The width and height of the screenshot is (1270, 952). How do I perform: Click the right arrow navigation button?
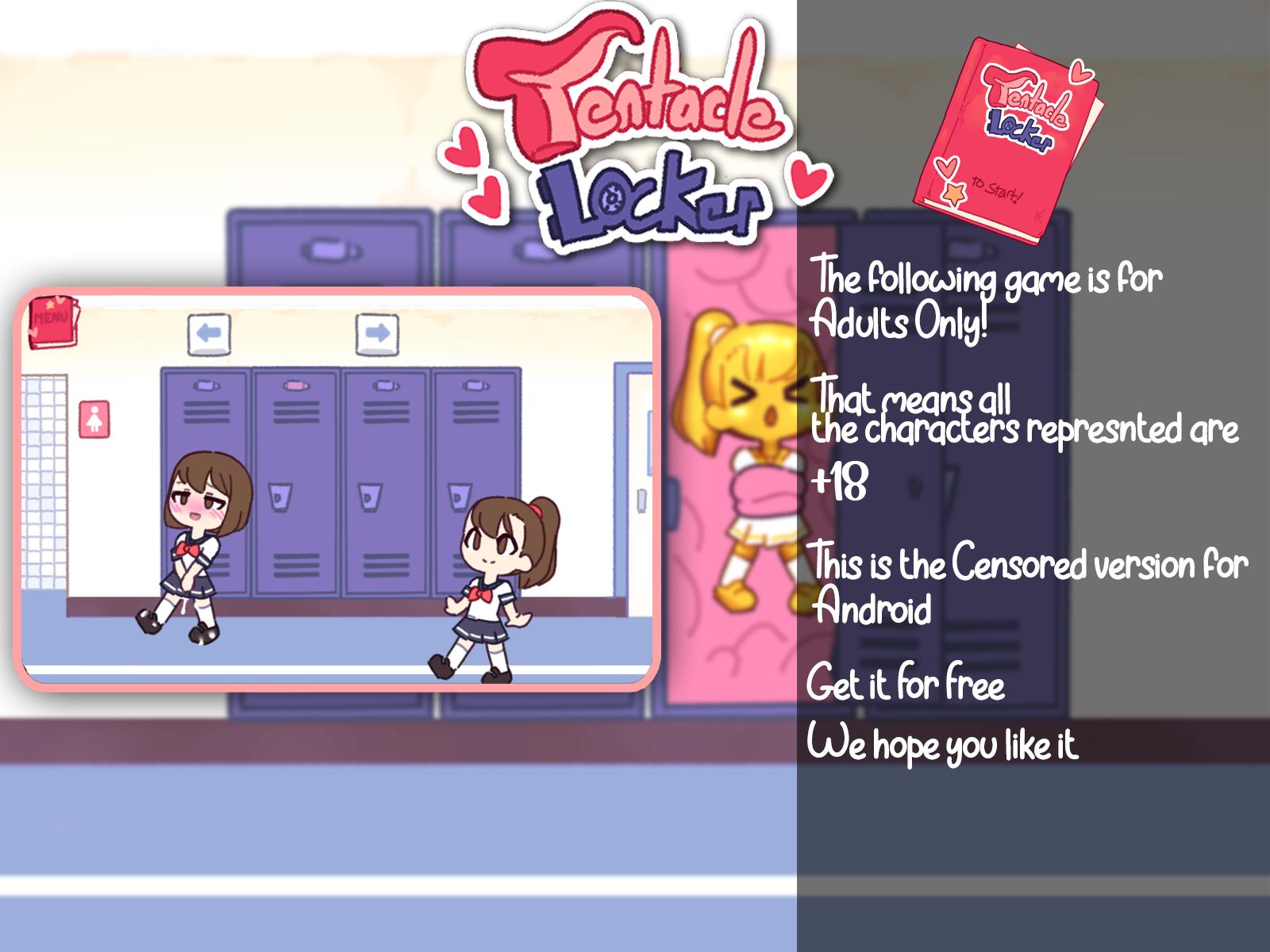point(377,335)
